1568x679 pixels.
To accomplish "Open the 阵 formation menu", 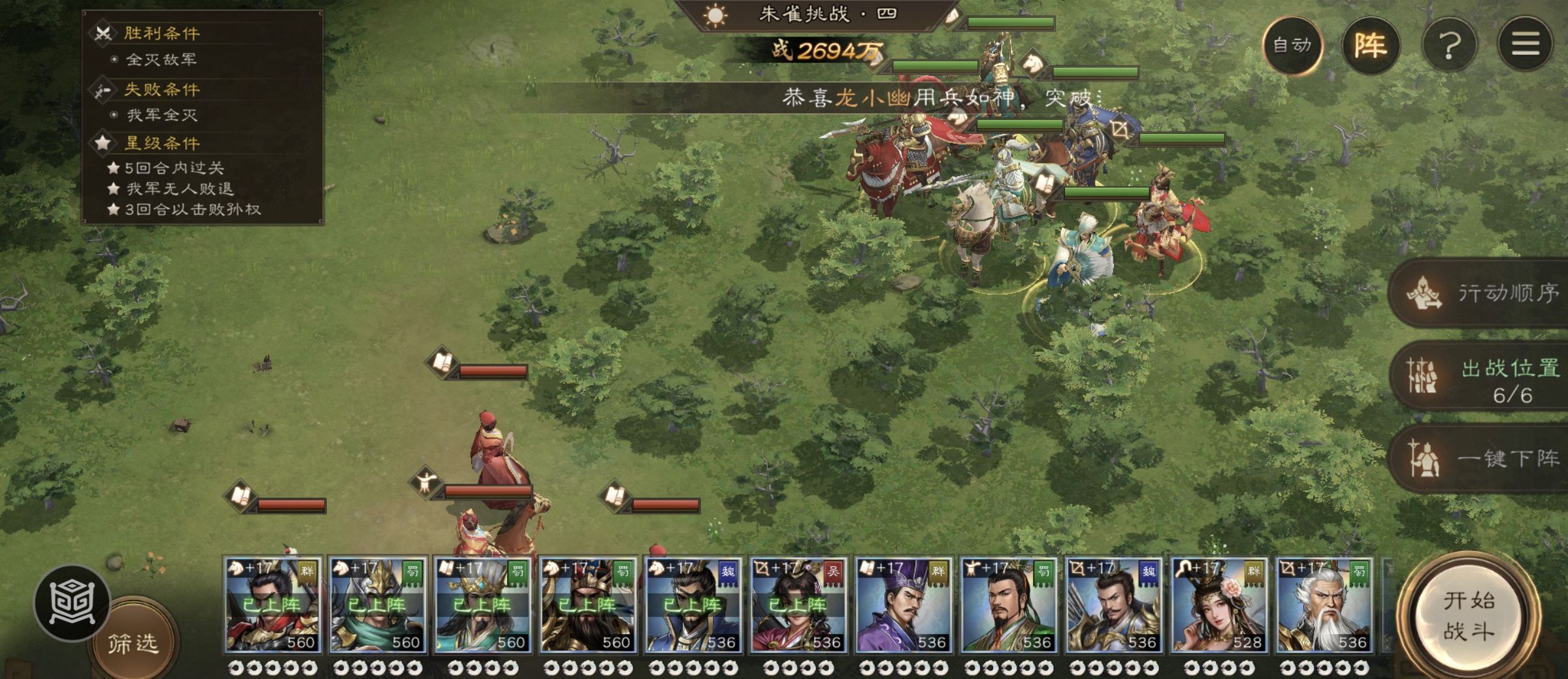I will (1370, 45).
